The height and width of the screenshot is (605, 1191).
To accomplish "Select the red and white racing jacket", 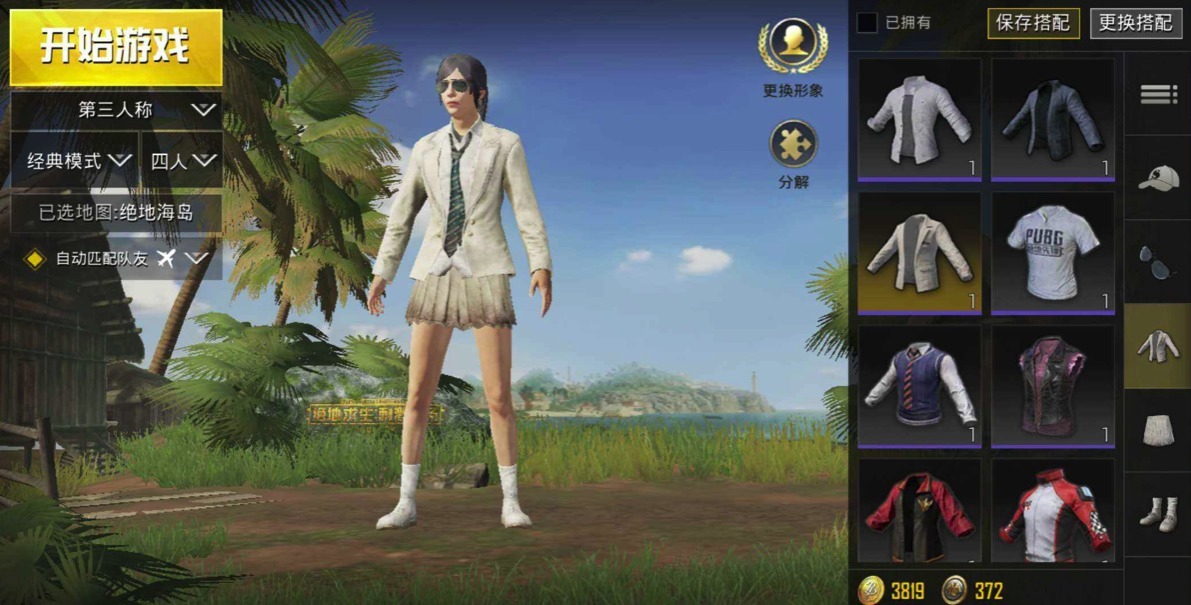I will (x=1052, y=511).
